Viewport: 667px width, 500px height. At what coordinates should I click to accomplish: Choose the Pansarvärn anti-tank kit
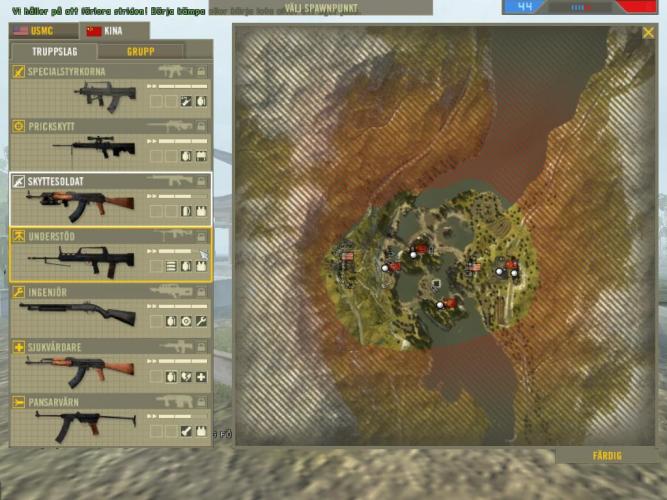coord(109,419)
